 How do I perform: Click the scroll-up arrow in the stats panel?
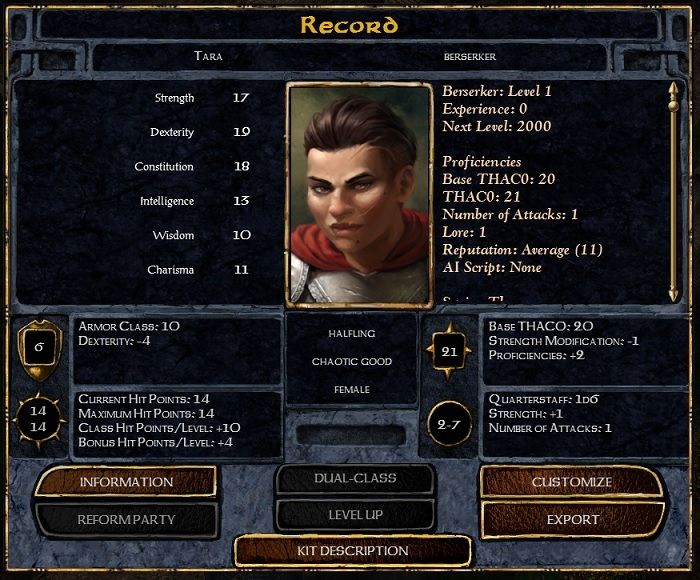[673, 91]
